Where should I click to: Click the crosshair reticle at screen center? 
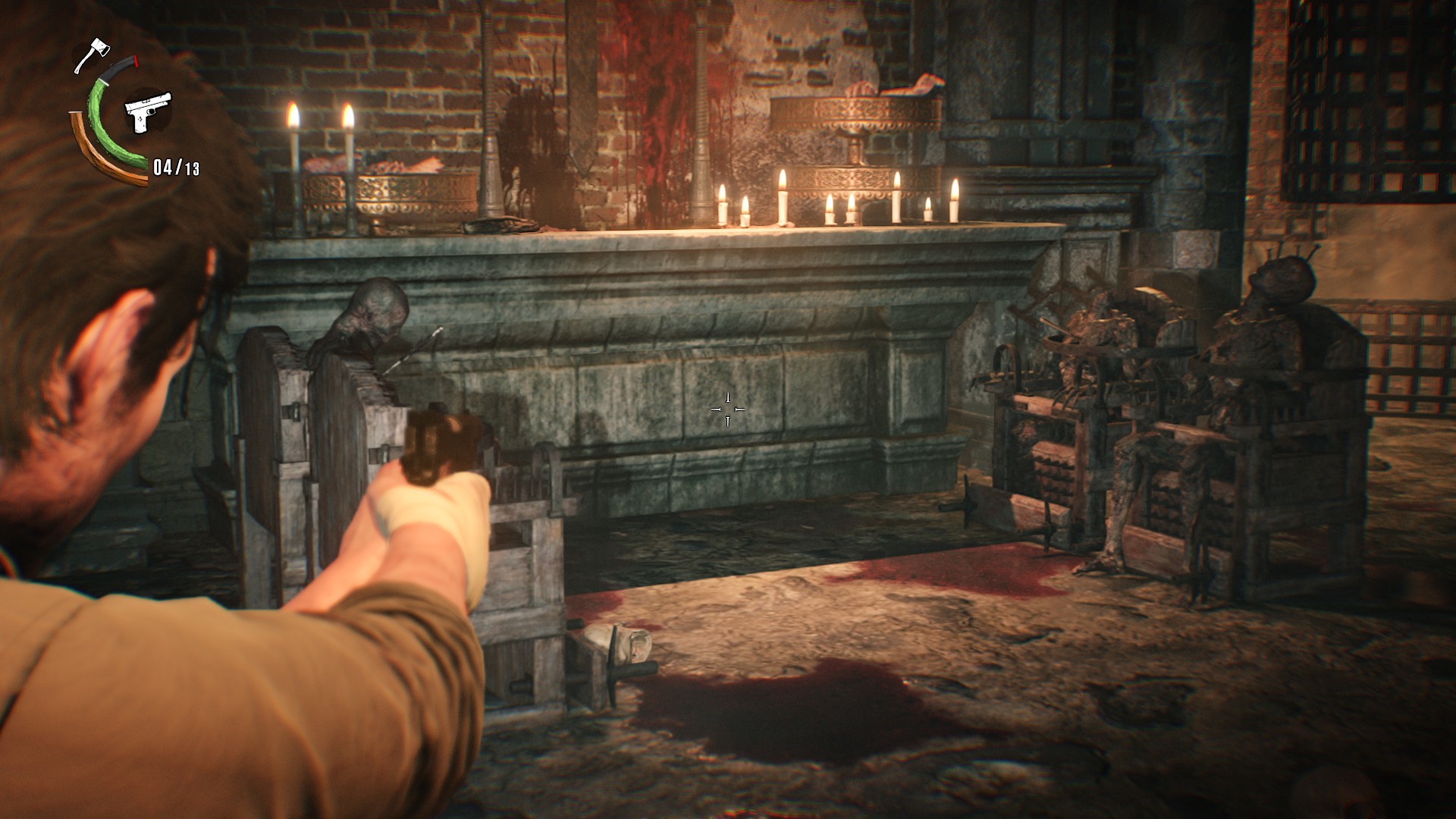(x=727, y=409)
